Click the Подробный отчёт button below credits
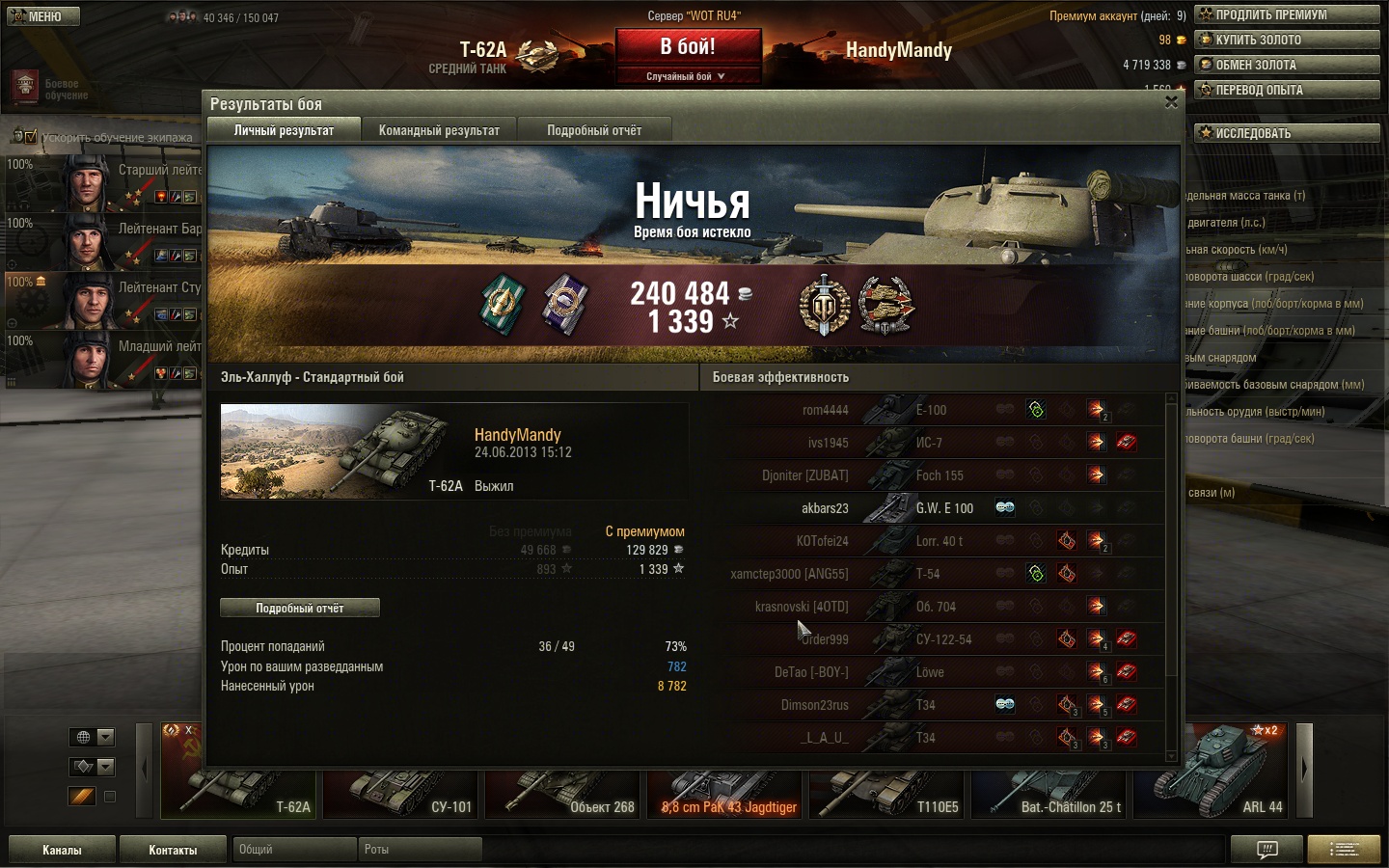1389x868 pixels. pyautogui.click(x=300, y=608)
